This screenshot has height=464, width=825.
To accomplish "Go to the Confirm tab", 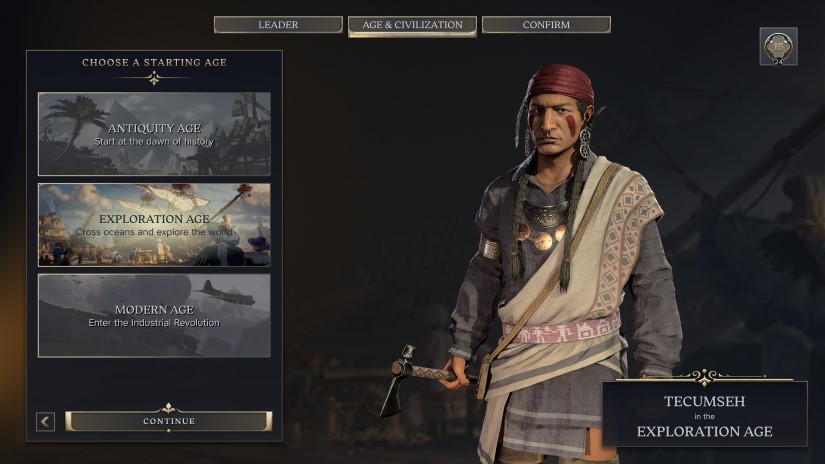I will click(x=546, y=25).
